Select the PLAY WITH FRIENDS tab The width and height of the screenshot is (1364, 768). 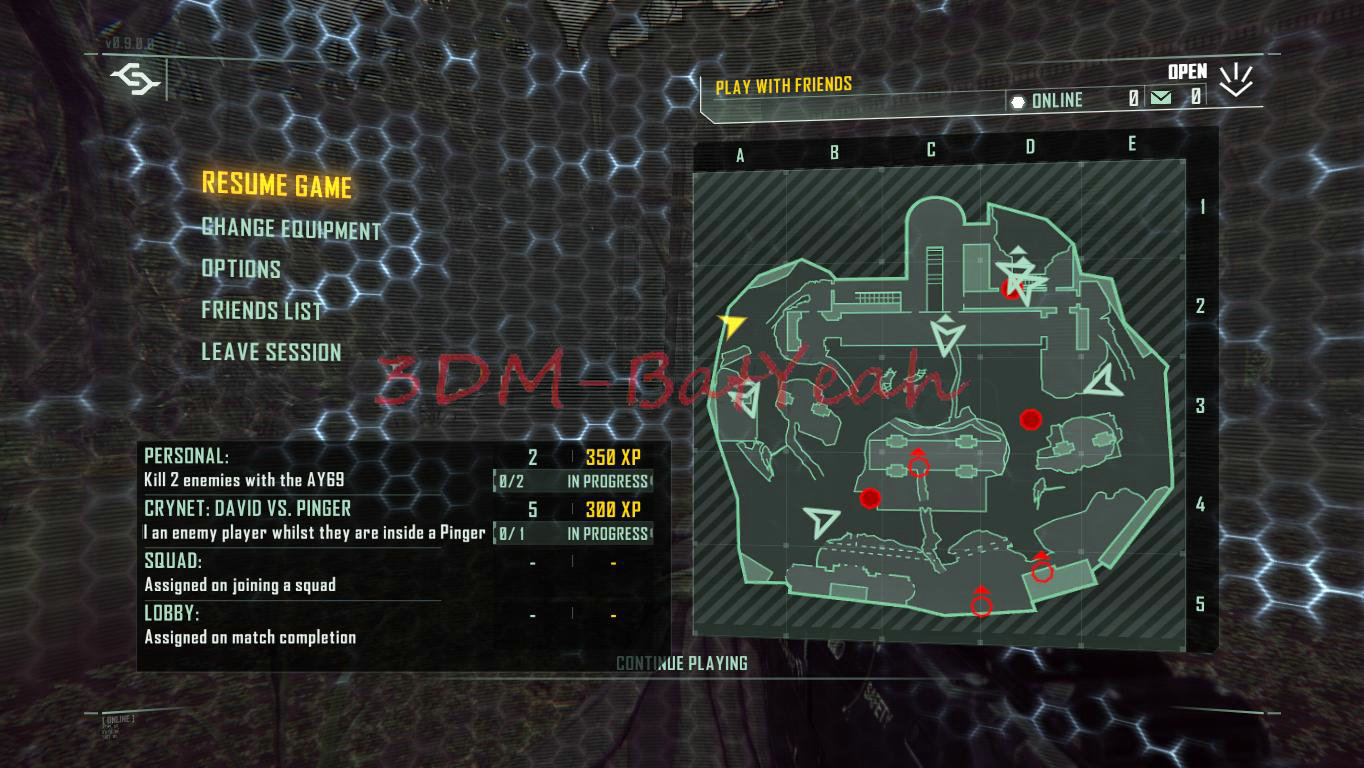coord(781,84)
